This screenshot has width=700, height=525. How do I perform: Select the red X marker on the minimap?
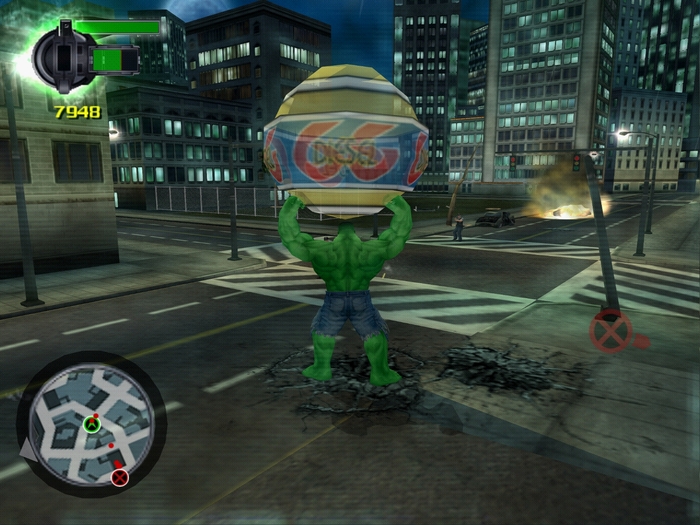tap(120, 477)
